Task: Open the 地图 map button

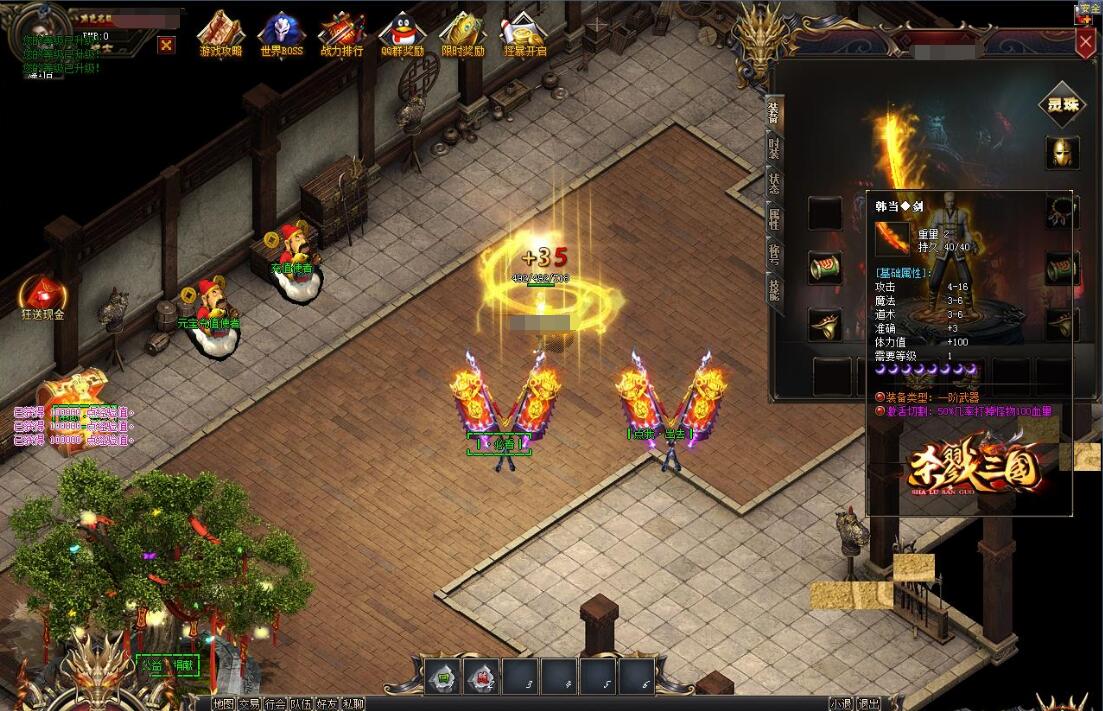Action: (x=223, y=704)
